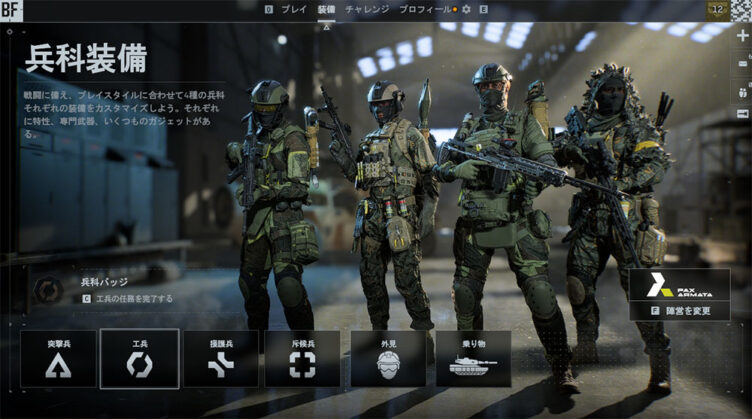Open the 兵科バッジ class badge

tap(48, 290)
